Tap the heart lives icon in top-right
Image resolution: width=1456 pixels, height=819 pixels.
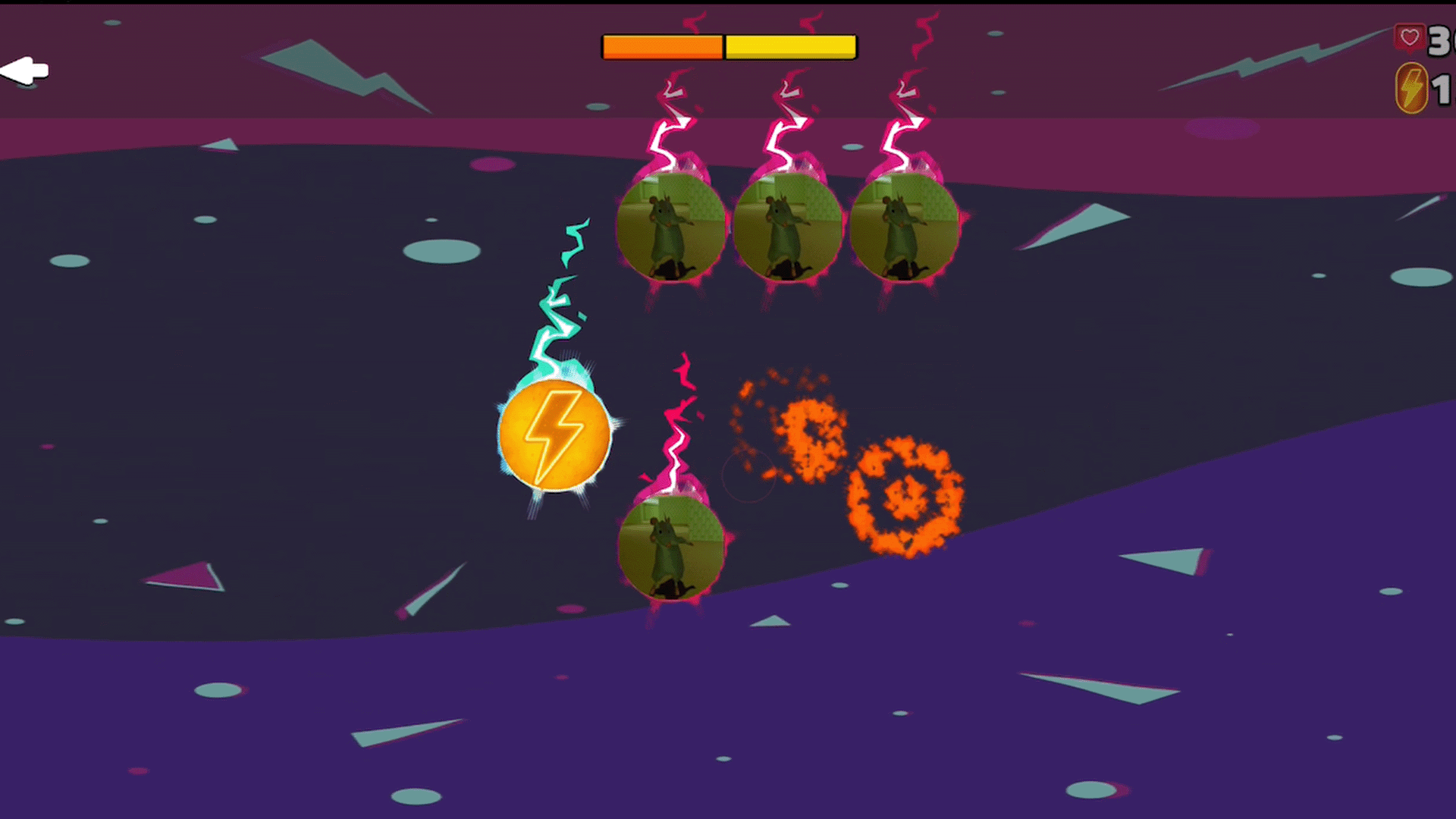pyautogui.click(x=1409, y=36)
